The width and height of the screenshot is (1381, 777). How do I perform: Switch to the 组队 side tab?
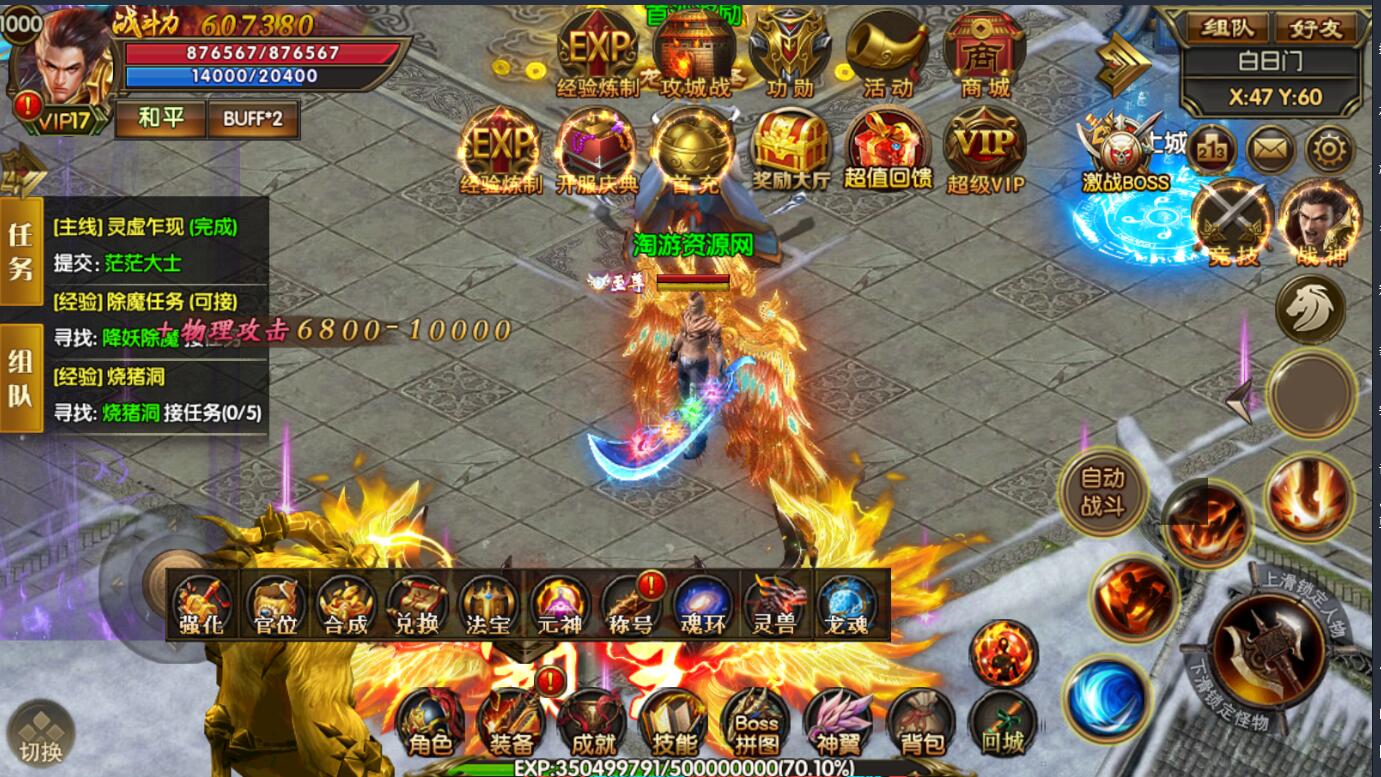(x=21, y=378)
